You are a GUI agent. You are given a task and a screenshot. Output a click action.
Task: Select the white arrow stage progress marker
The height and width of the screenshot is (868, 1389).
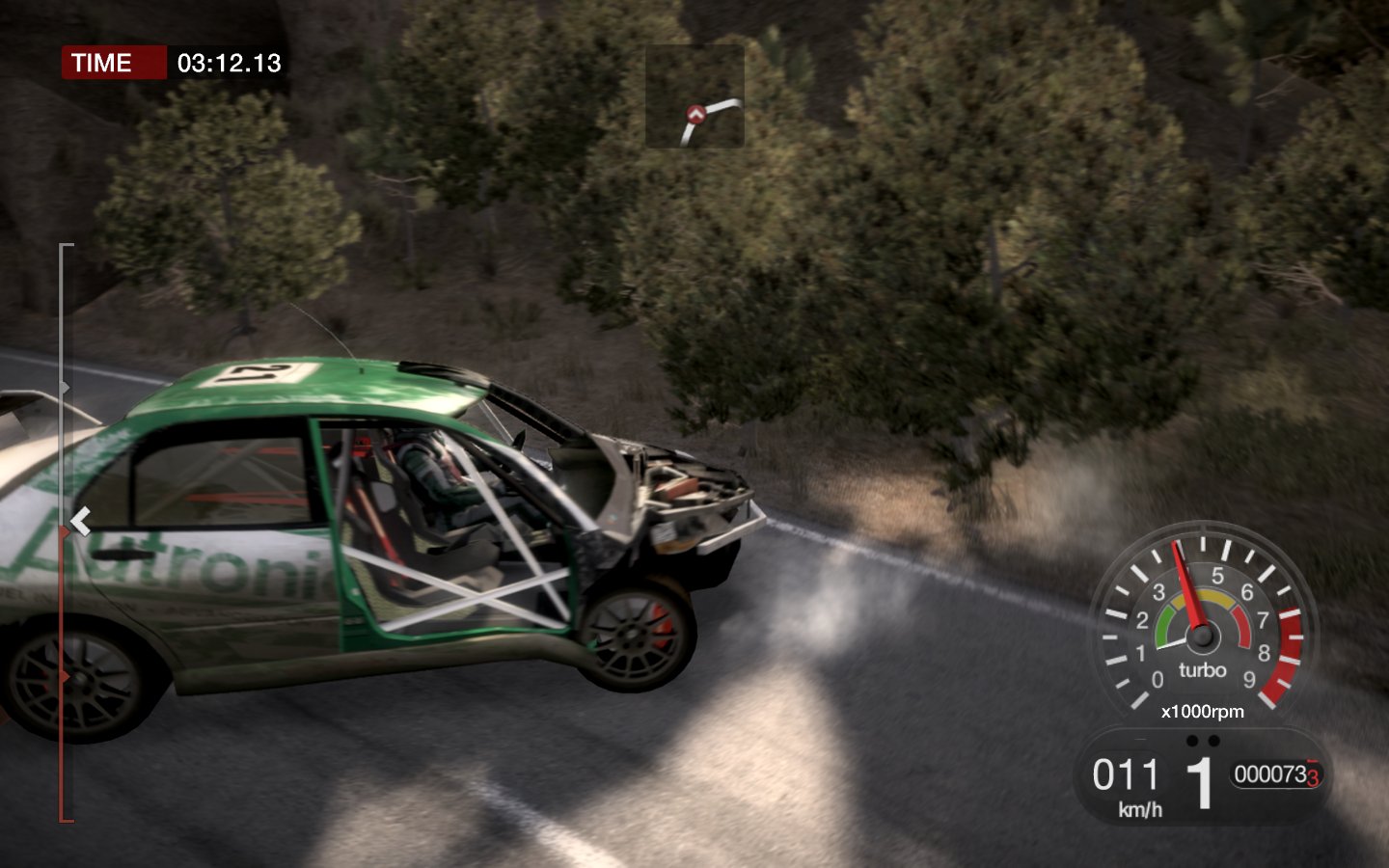click(x=80, y=521)
